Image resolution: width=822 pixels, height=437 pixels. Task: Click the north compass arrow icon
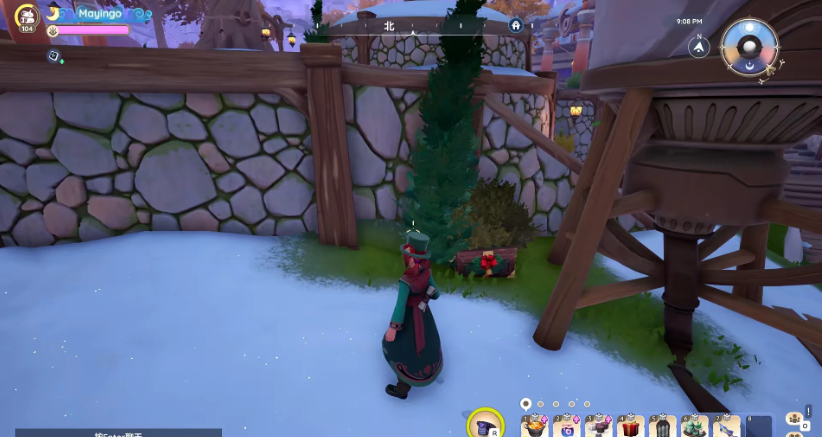point(700,45)
